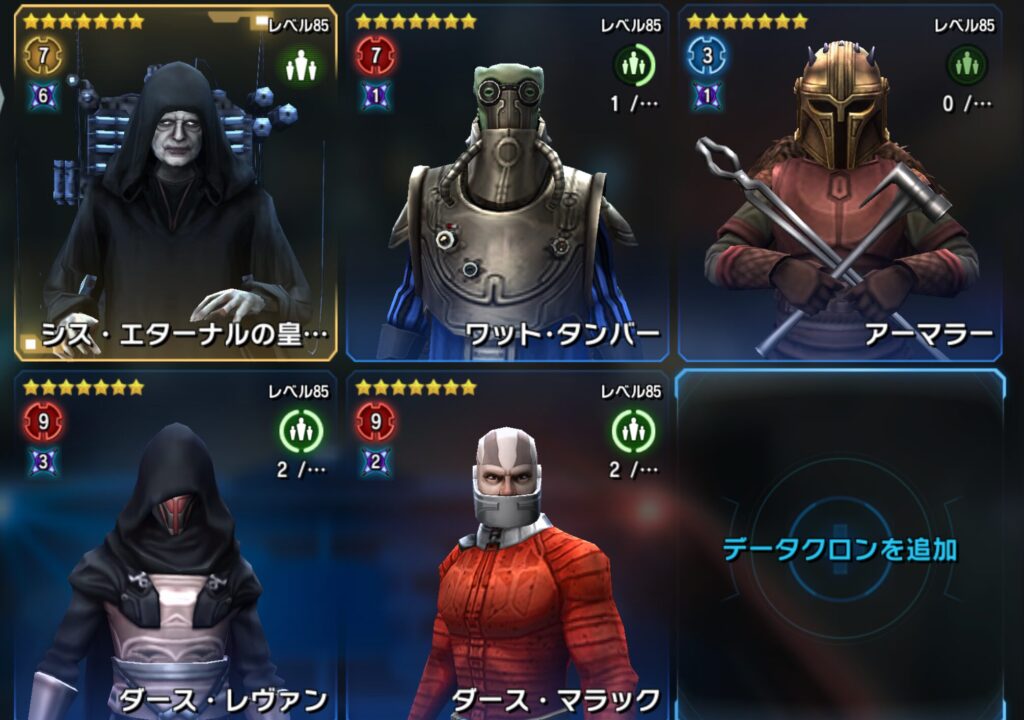This screenshot has height=720, width=1024.
Task: Select the シス・エターナルの皇帝 character card
Action: [x=175, y=185]
